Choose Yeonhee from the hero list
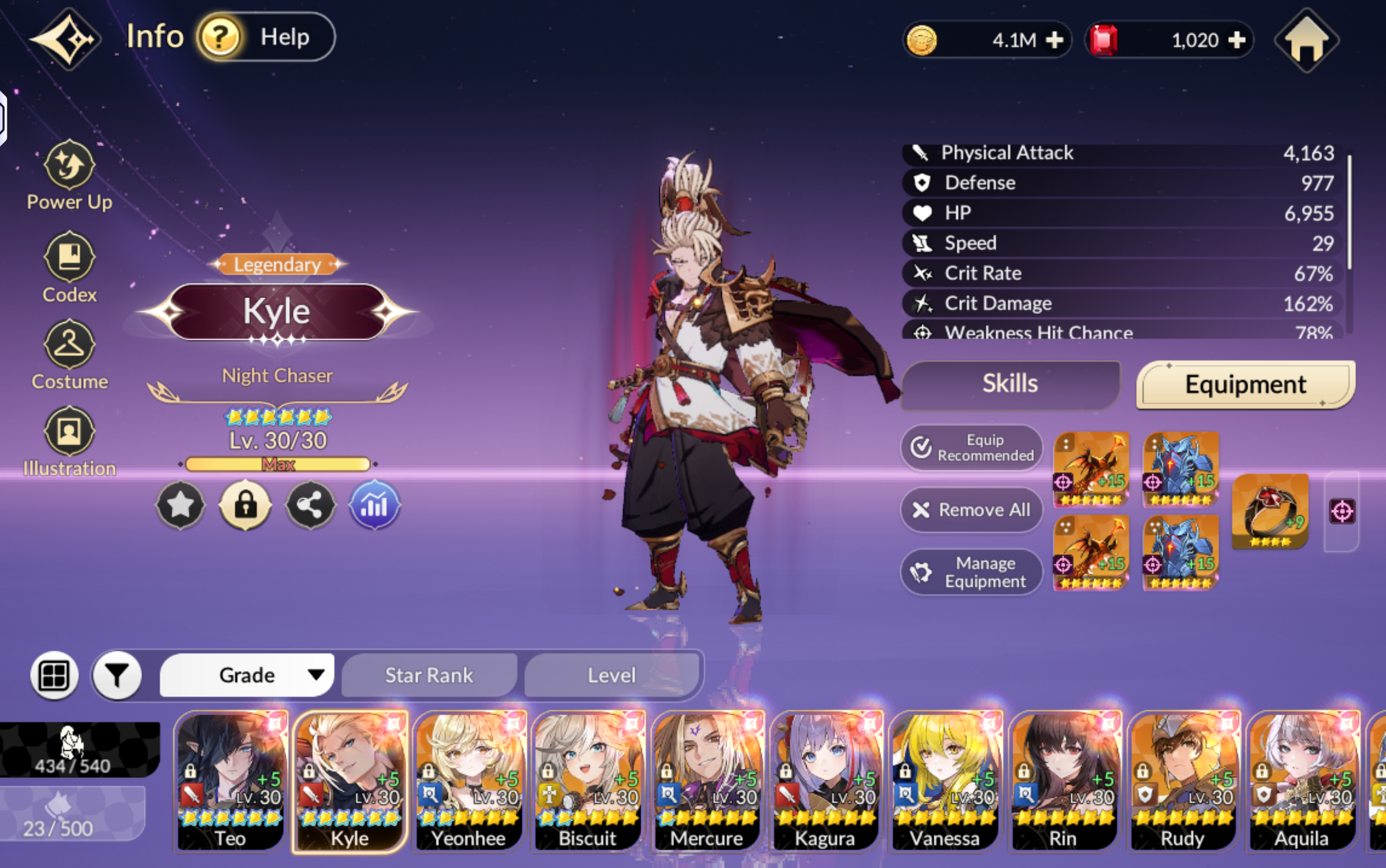 469,781
